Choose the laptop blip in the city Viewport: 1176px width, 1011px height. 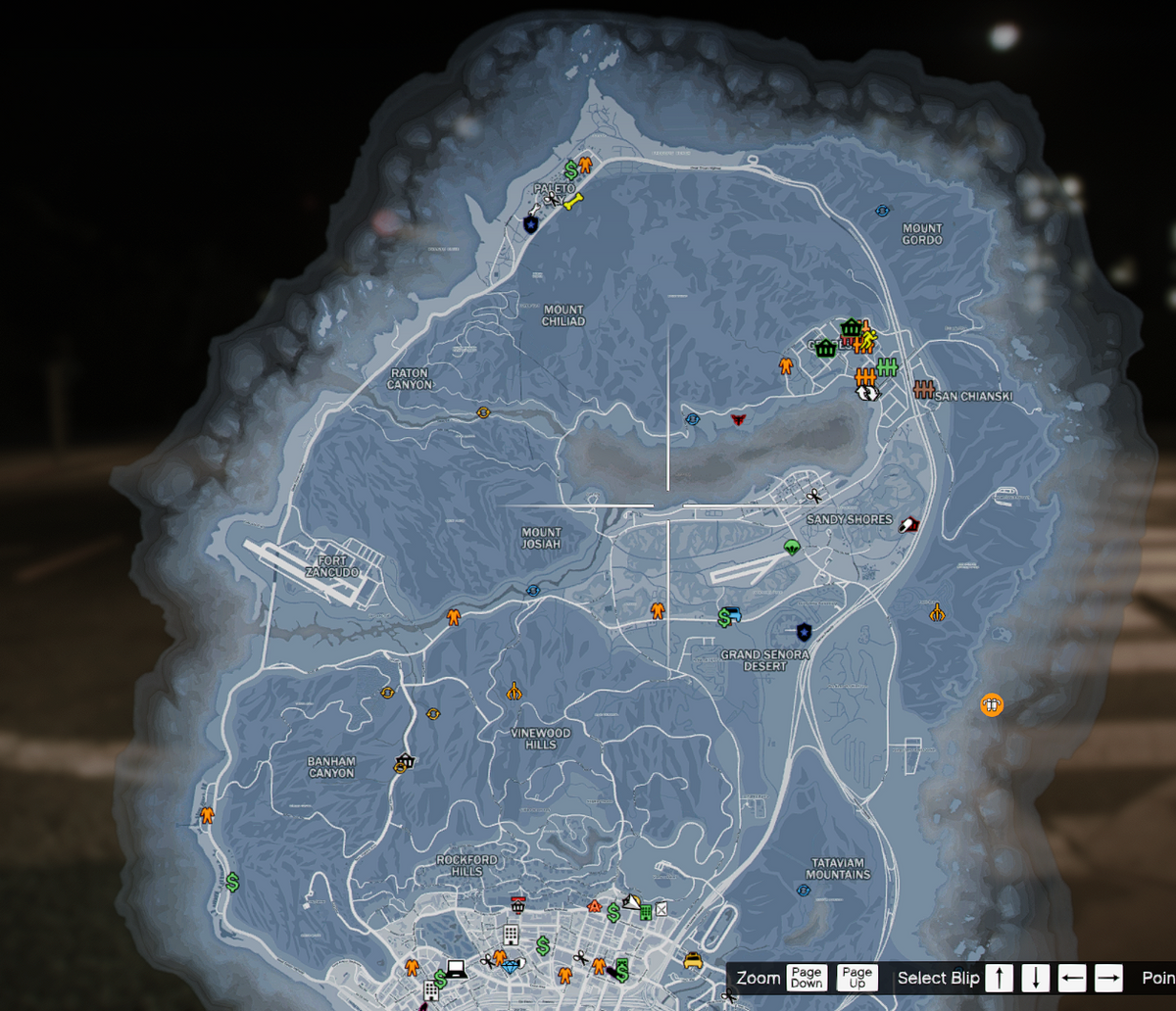point(455,969)
